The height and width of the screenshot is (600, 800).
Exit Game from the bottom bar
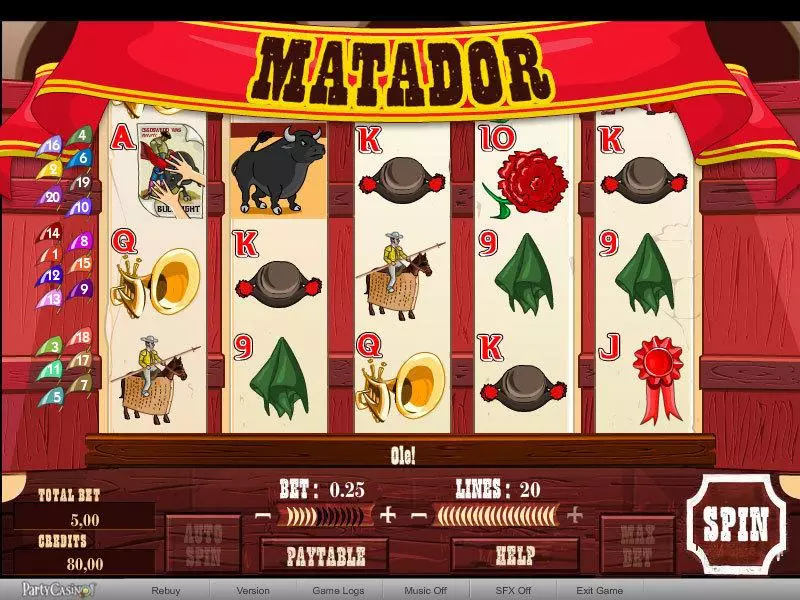click(x=600, y=591)
